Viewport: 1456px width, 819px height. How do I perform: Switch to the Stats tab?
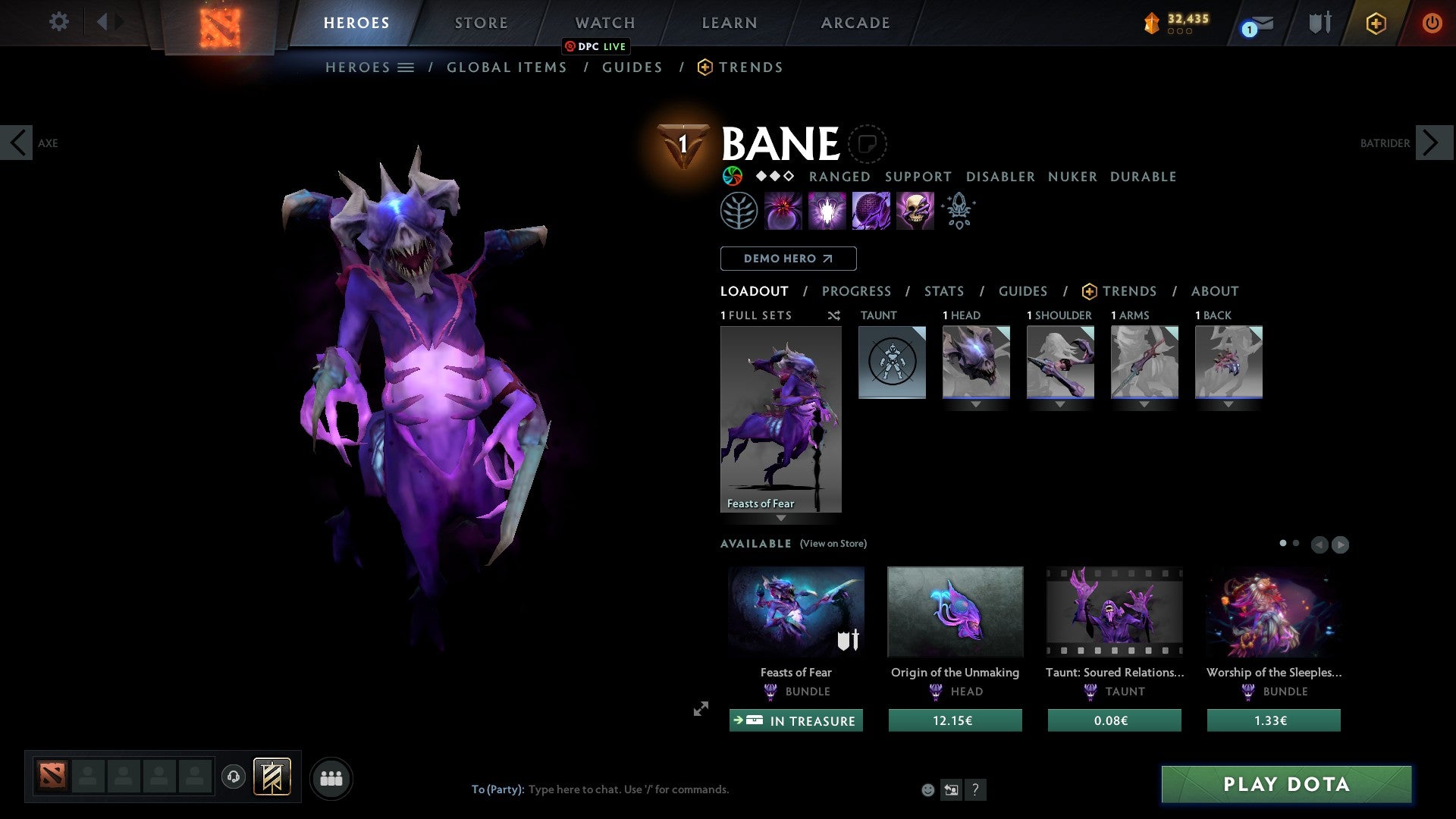943,291
